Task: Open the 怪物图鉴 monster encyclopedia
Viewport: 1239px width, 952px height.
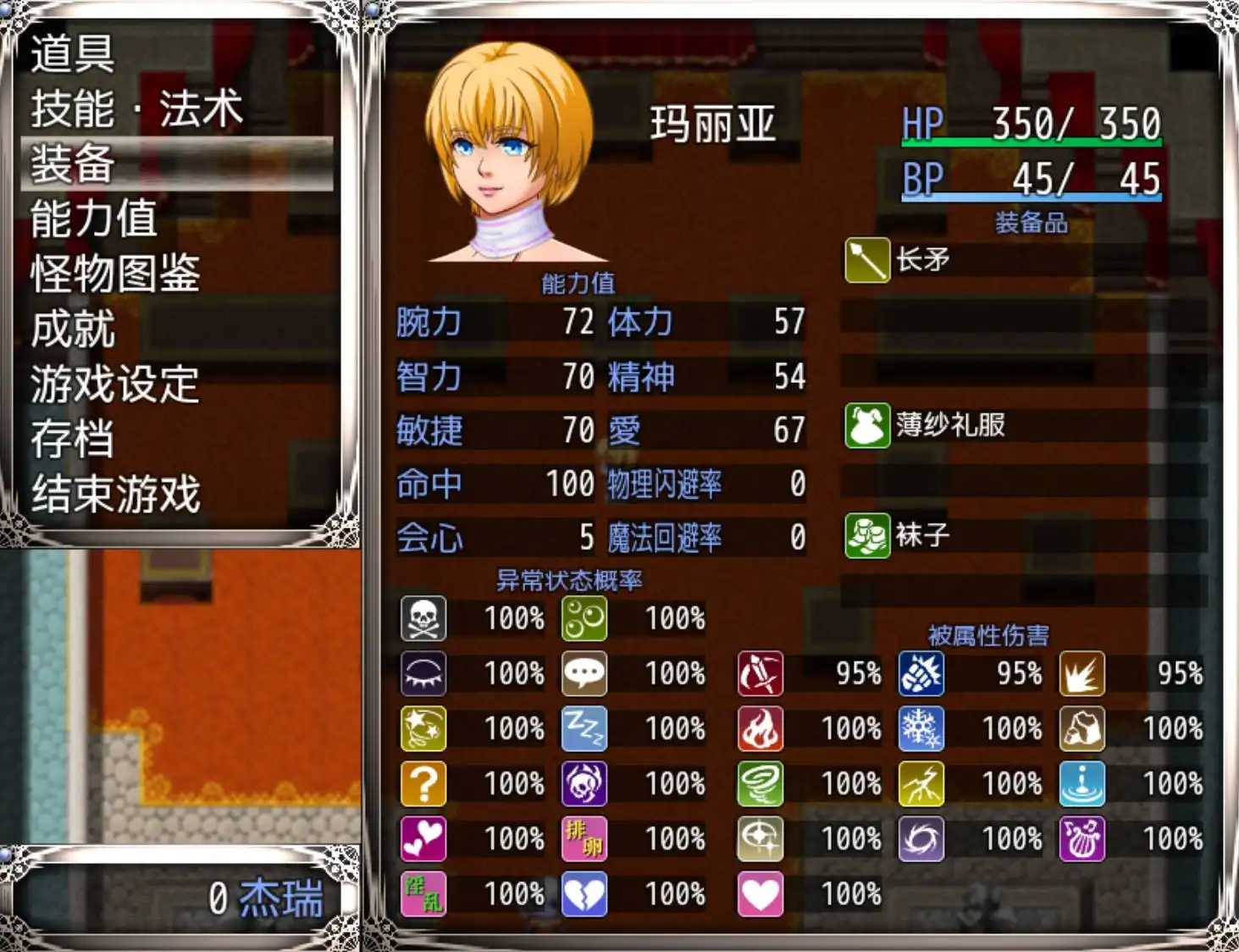Action: [115, 274]
